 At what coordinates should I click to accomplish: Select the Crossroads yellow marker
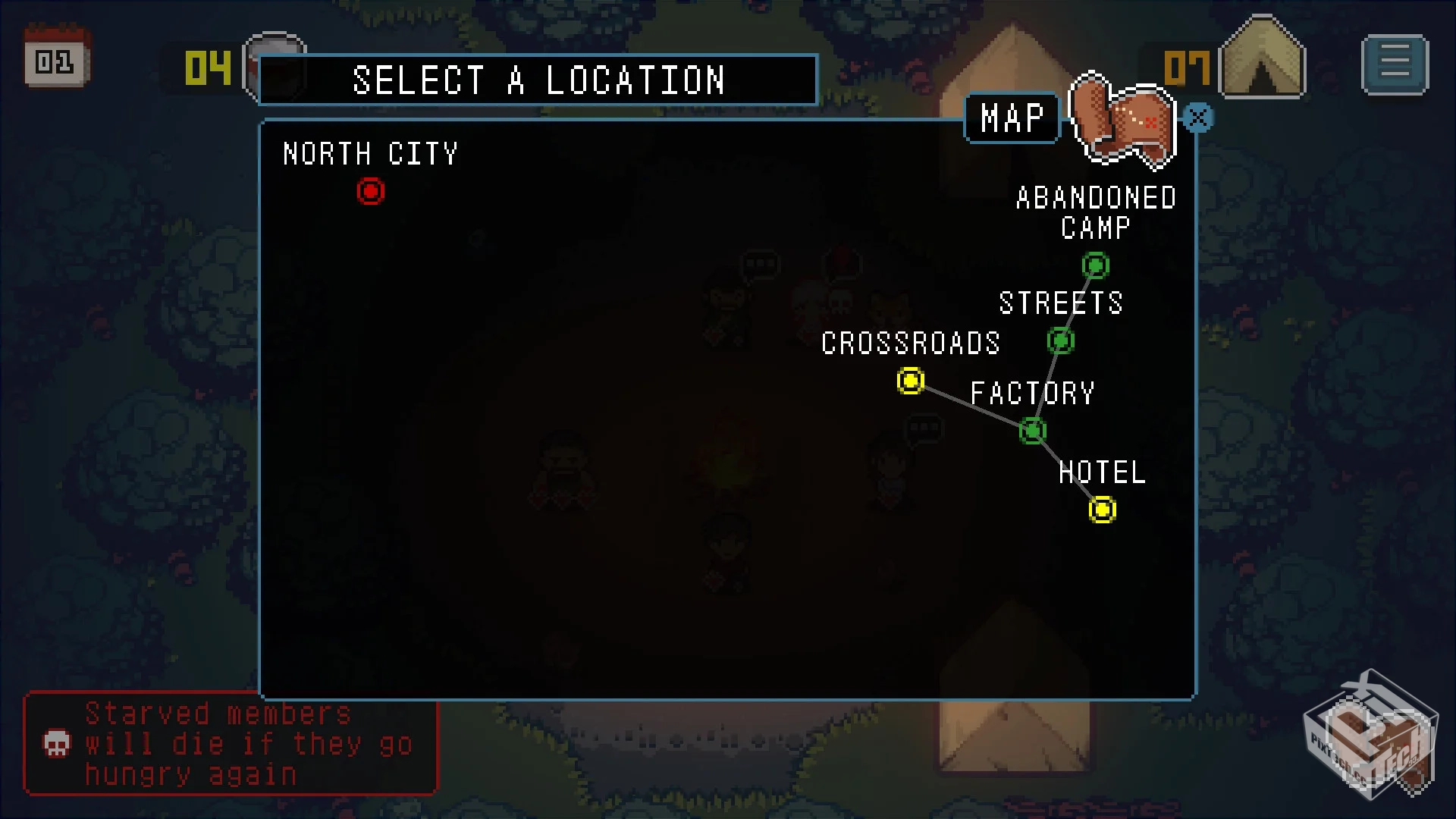[x=910, y=380]
